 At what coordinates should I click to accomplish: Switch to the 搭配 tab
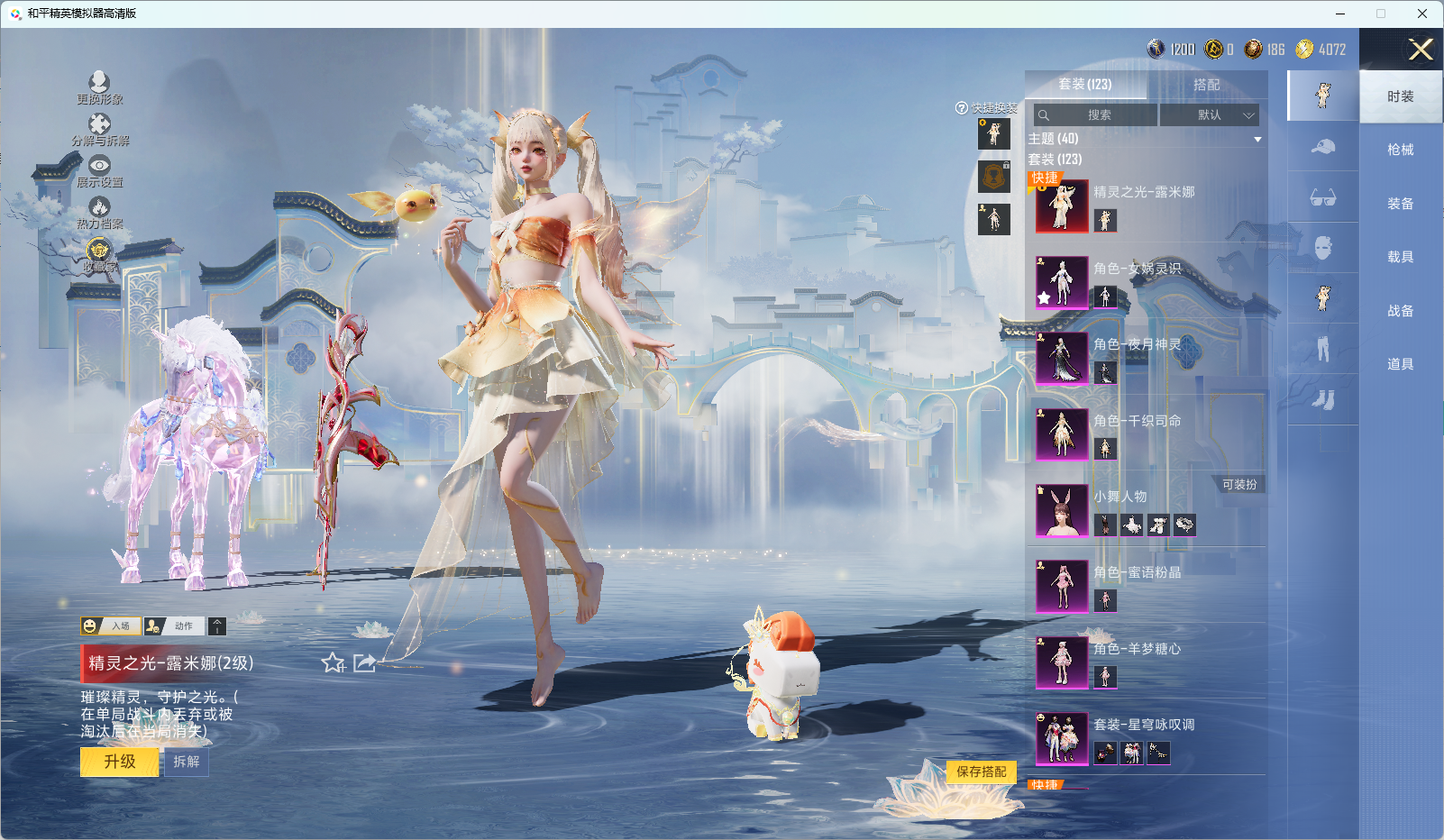pyautogui.click(x=1206, y=85)
